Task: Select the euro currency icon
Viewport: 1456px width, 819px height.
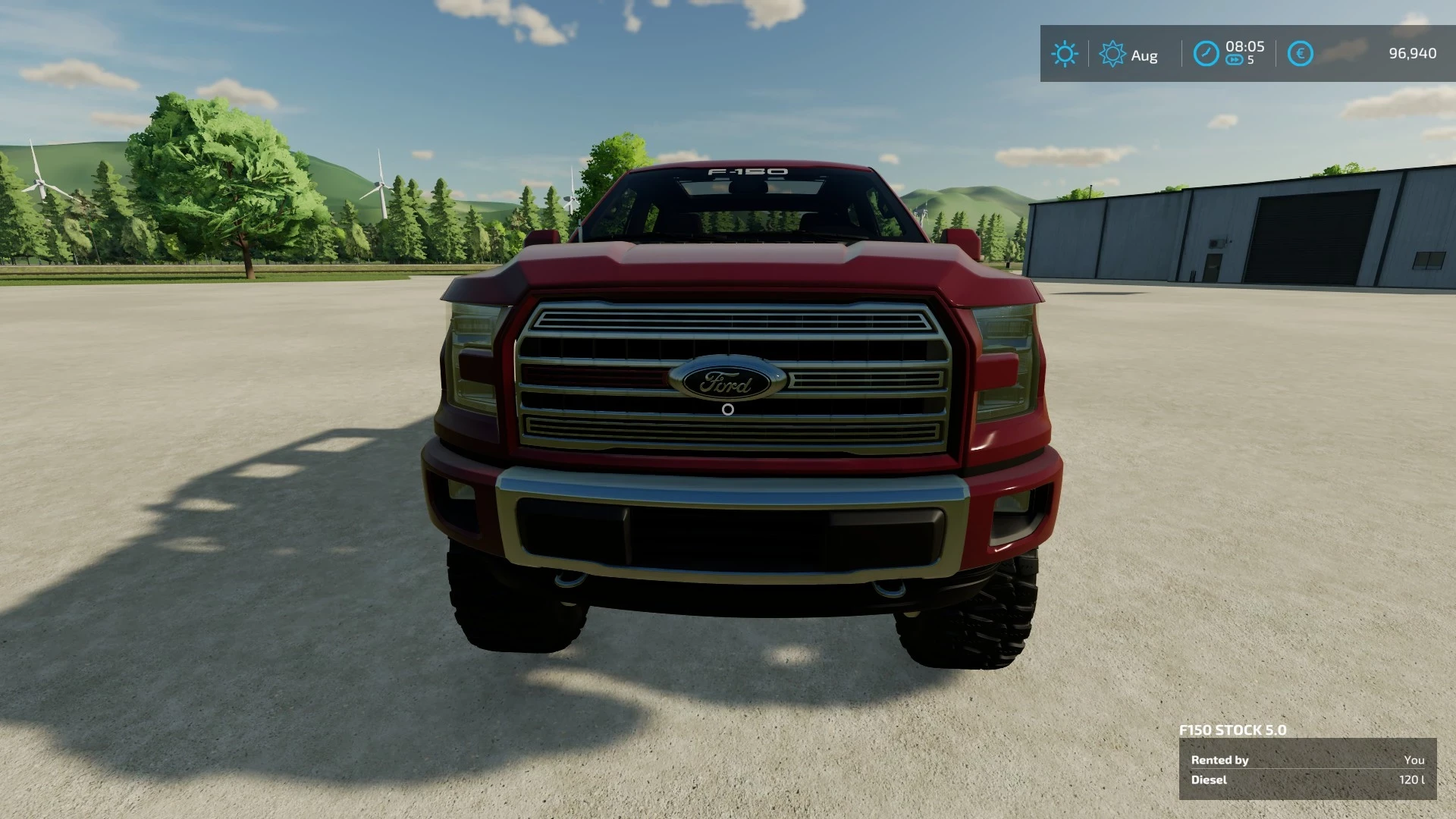Action: pos(1299,54)
